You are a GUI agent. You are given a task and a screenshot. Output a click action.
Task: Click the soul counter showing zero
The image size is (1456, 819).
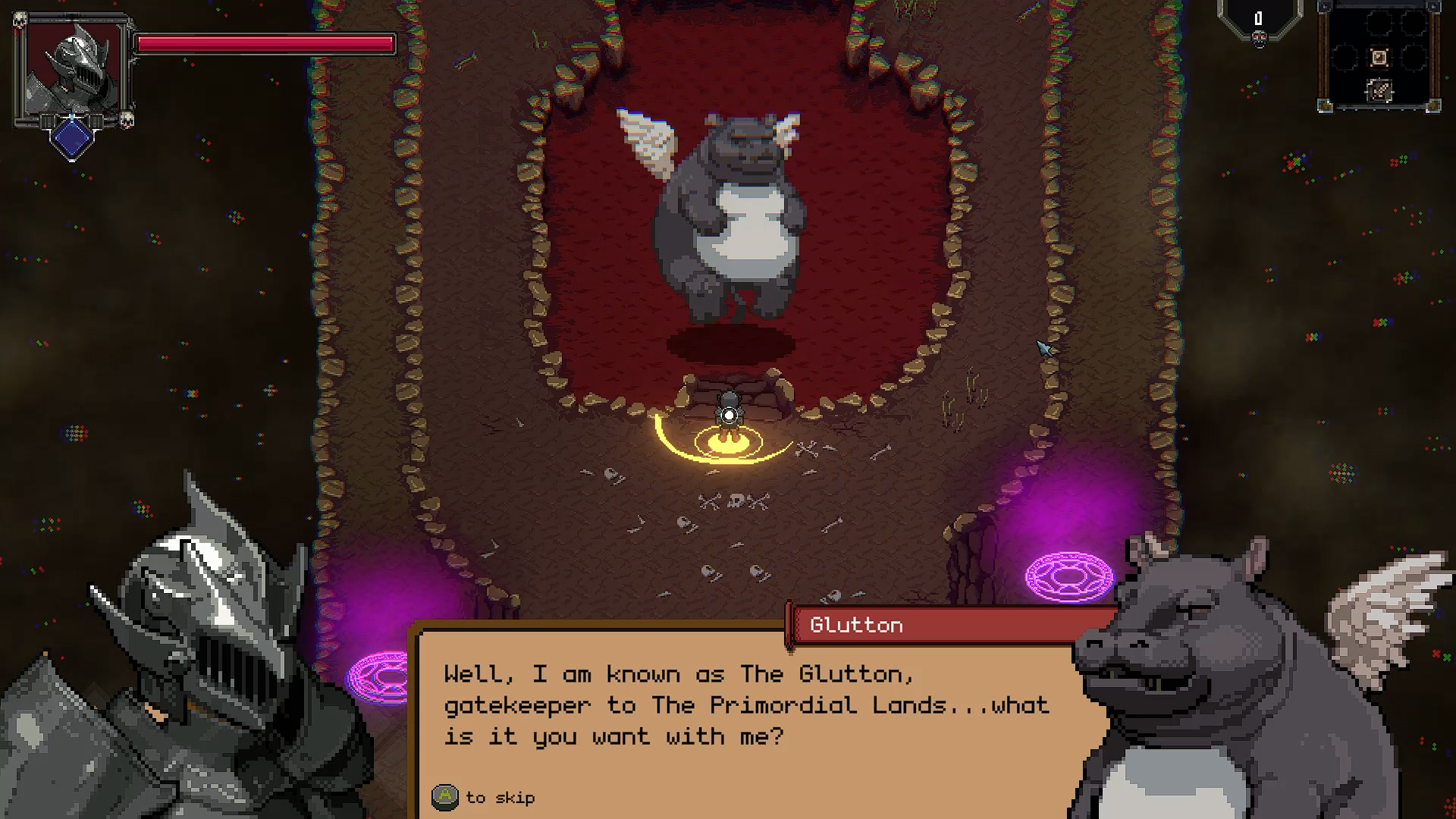coord(1259,18)
